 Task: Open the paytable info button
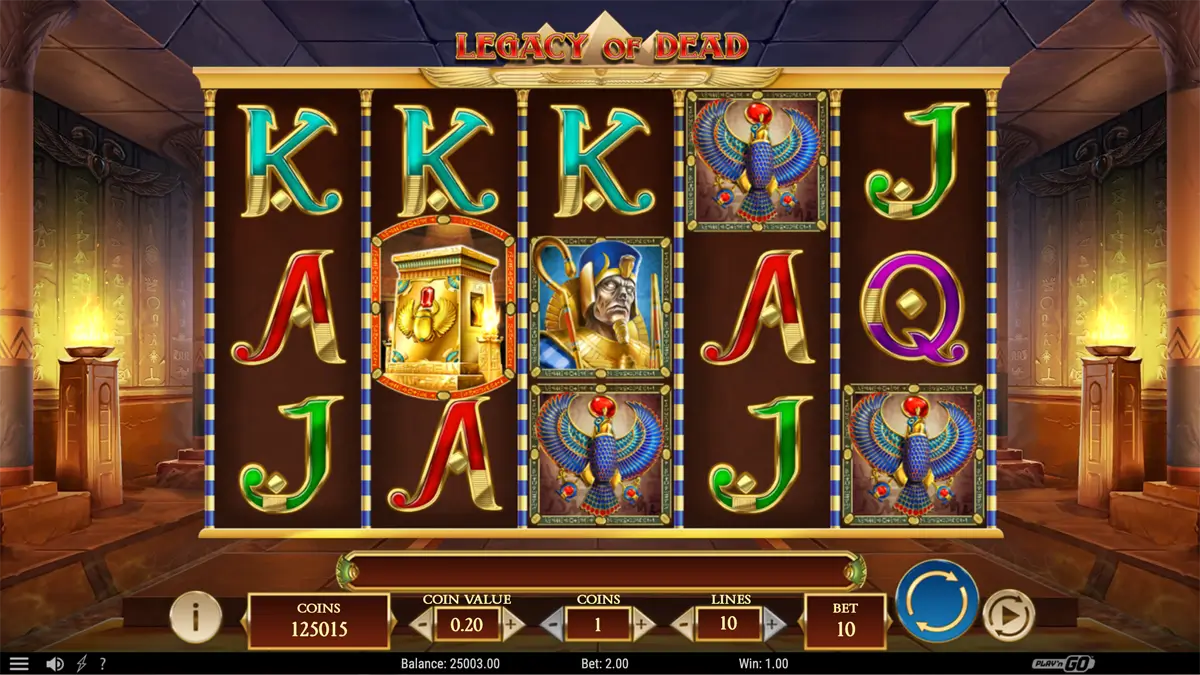tap(196, 617)
